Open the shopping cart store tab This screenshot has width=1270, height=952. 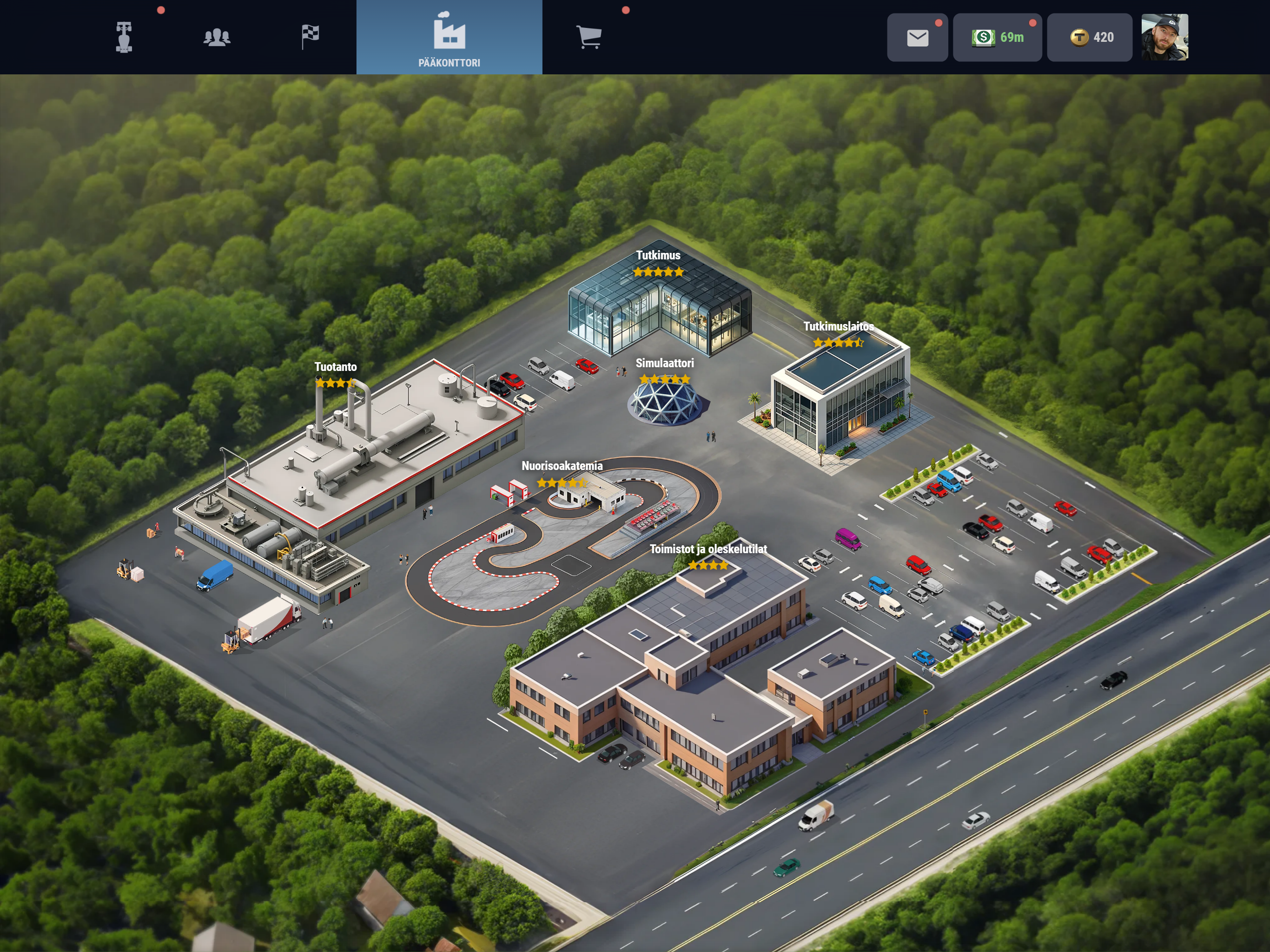589,37
